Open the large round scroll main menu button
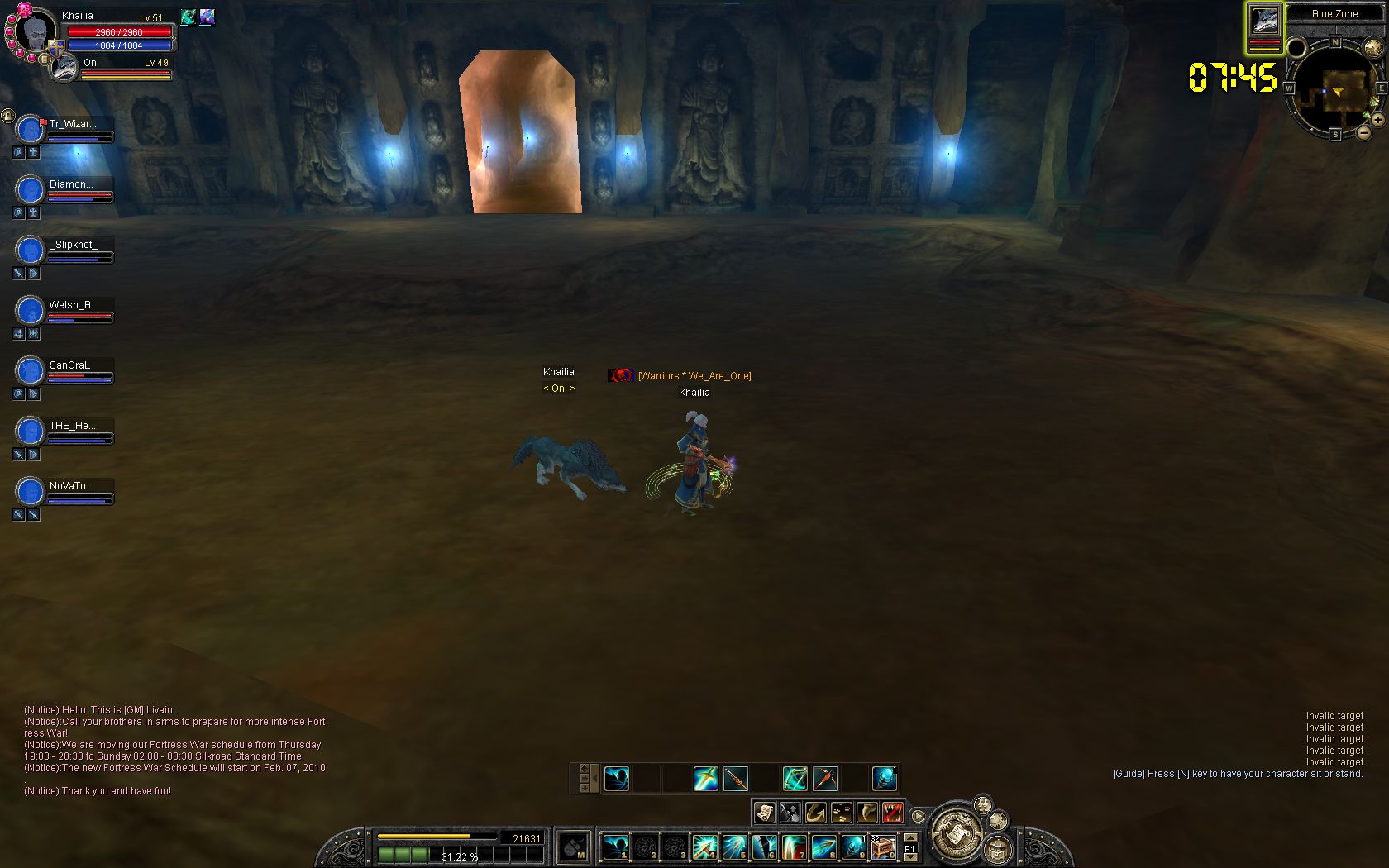 [957, 832]
